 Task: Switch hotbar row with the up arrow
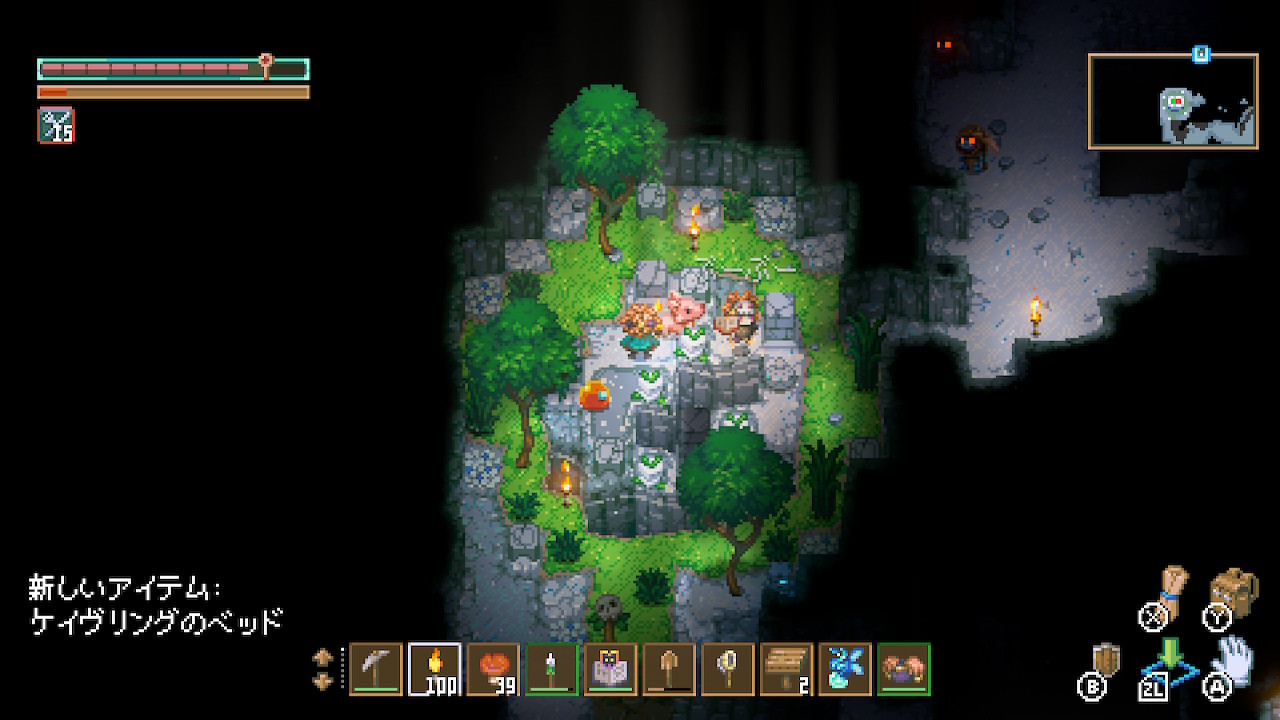pos(323,658)
